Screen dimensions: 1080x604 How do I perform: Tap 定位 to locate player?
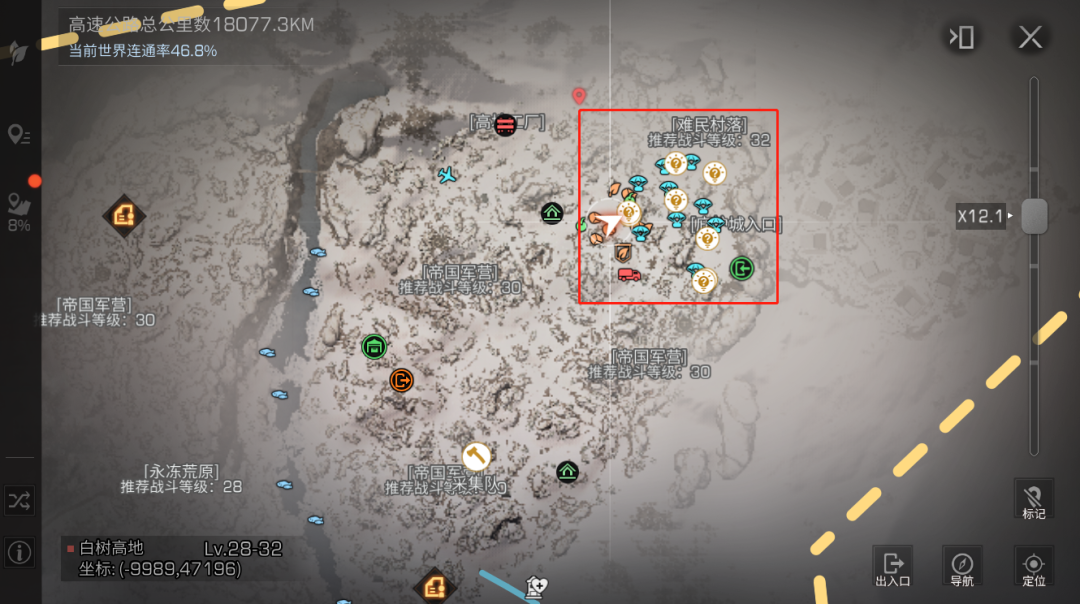coord(1033,566)
